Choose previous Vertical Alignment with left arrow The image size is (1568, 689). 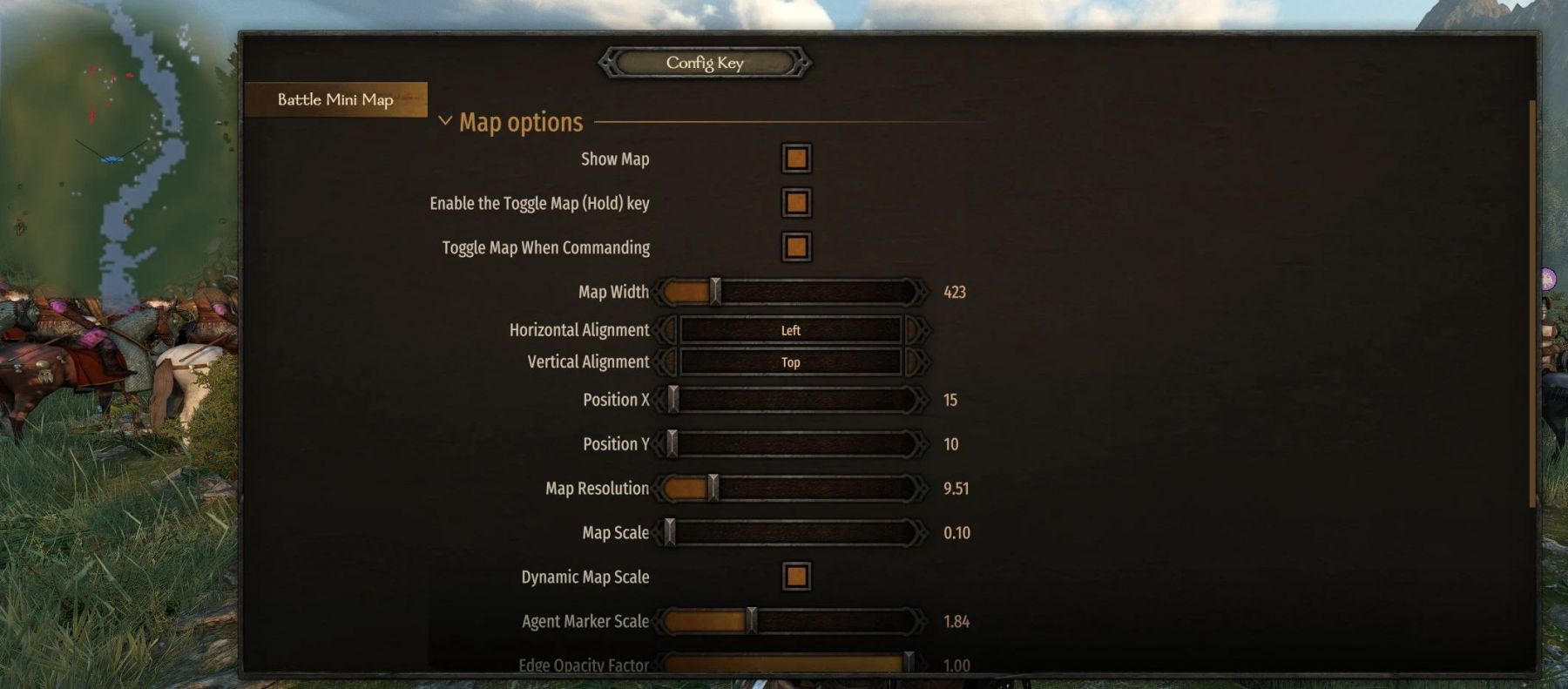point(667,361)
